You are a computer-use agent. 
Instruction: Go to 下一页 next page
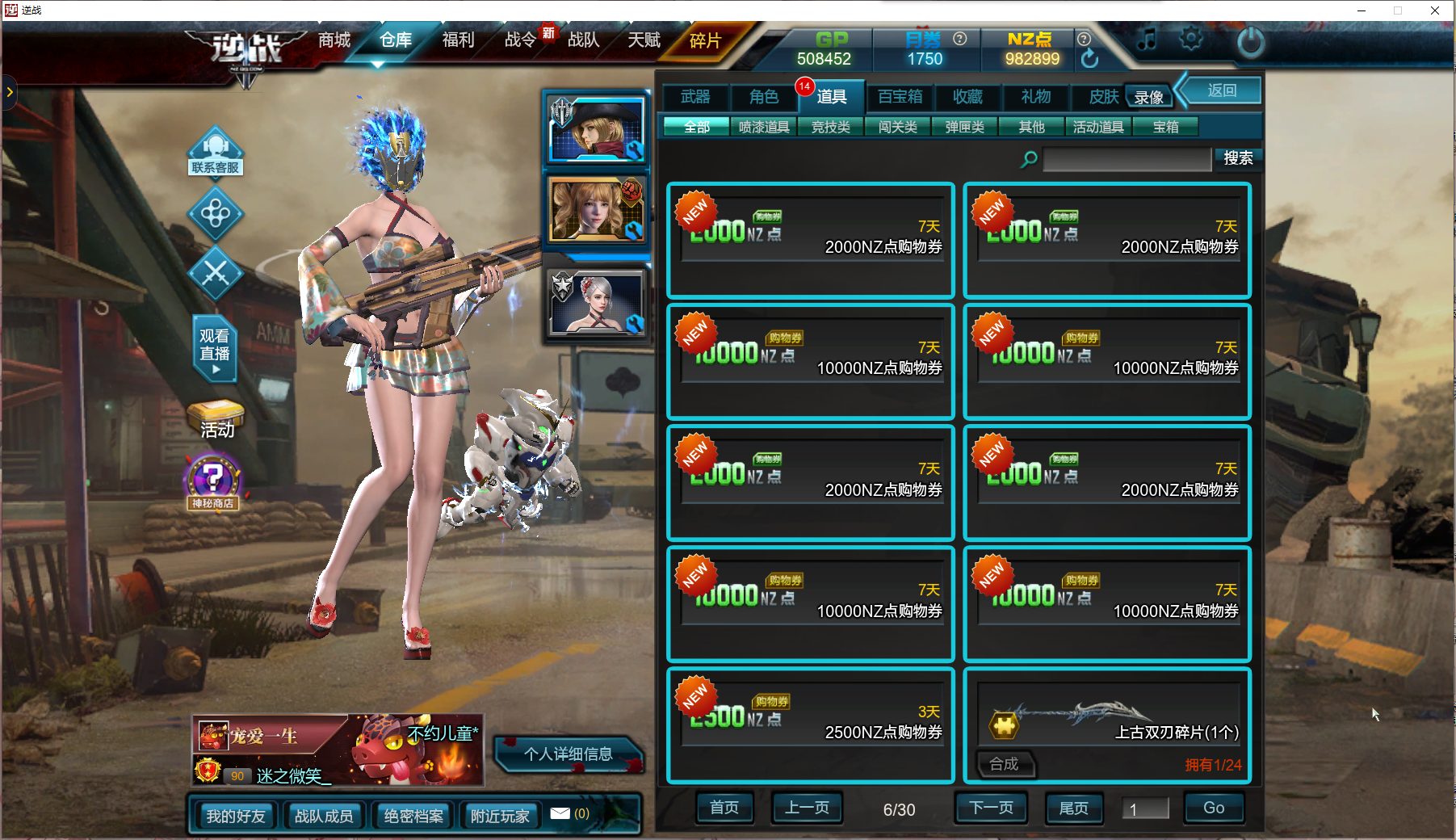coord(990,808)
